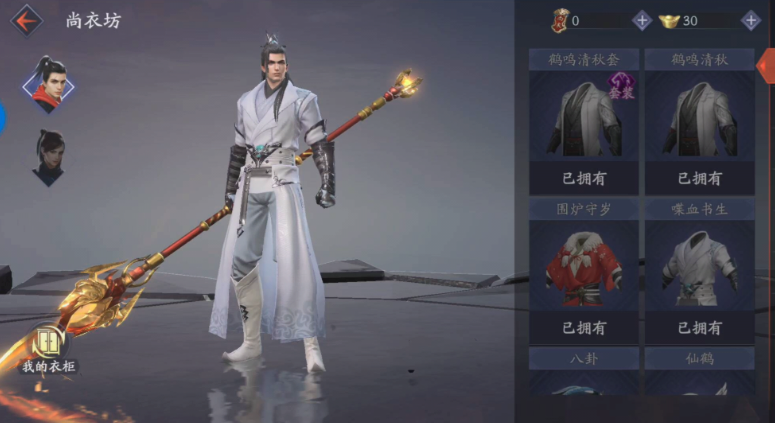The width and height of the screenshot is (775, 423).
Task: Go back using the red arrow button
Action: (27, 20)
